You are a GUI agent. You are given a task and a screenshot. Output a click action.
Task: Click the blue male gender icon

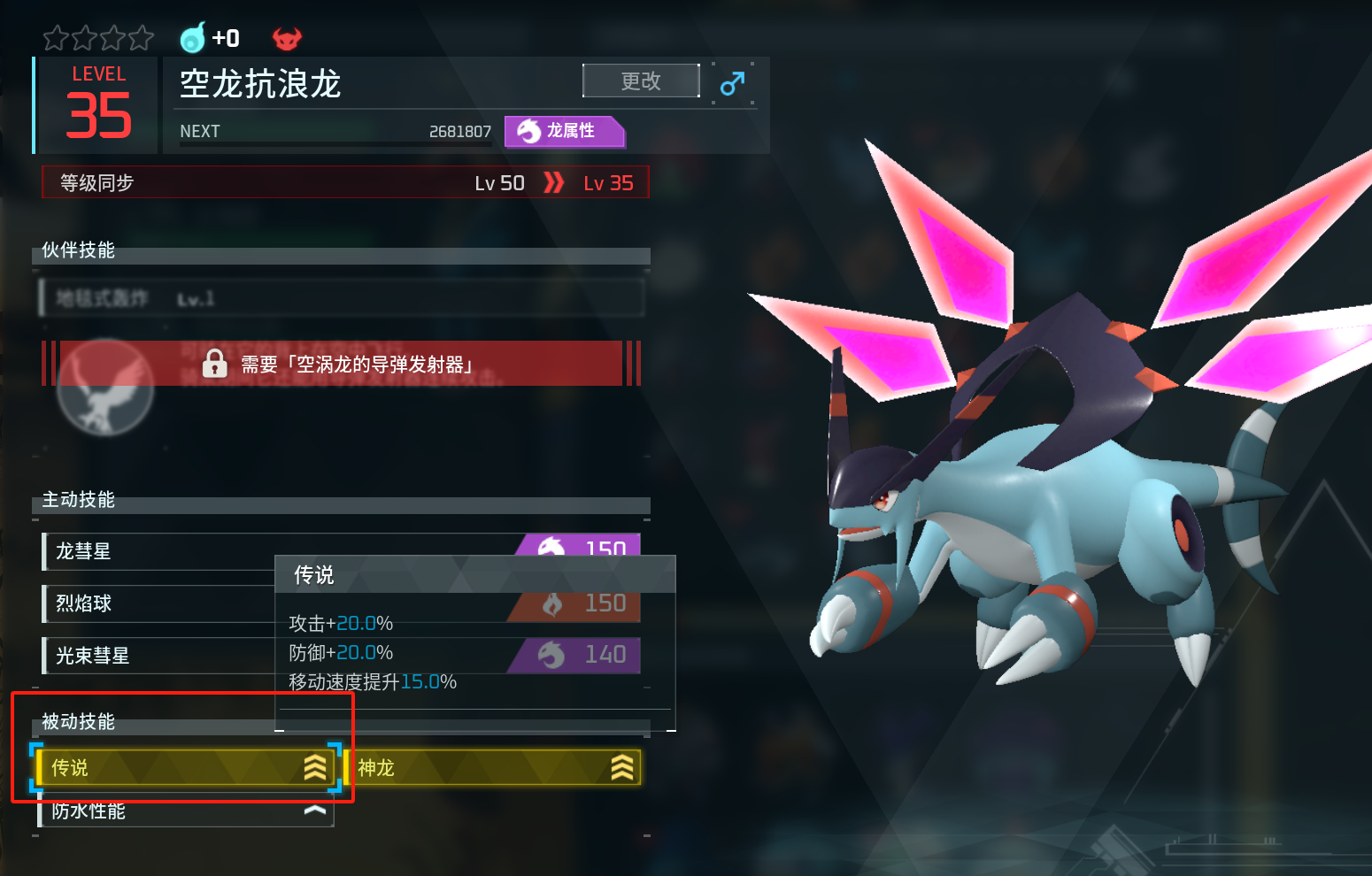pos(732,84)
